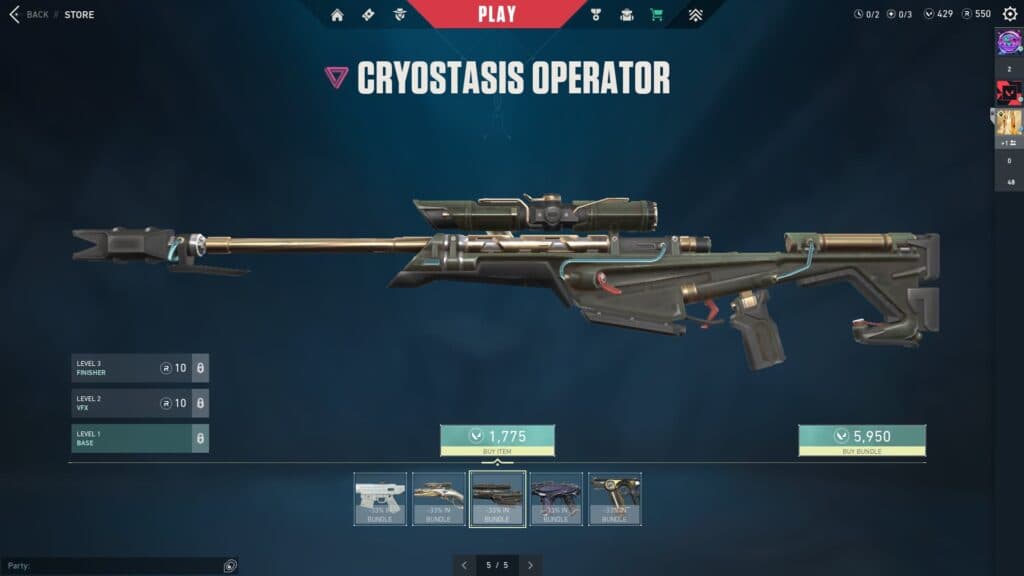This screenshot has height=576, width=1024.
Task: Open the medal icon right of PLAY
Action: 596,15
